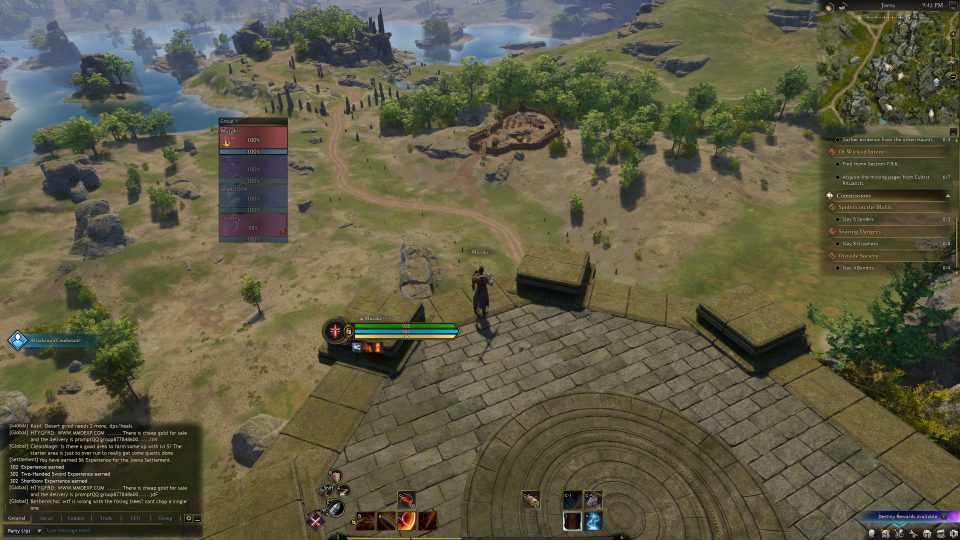This screenshot has width=960, height=540.
Task: Open the Destiny Rewards Available notification
Action: 905,516
